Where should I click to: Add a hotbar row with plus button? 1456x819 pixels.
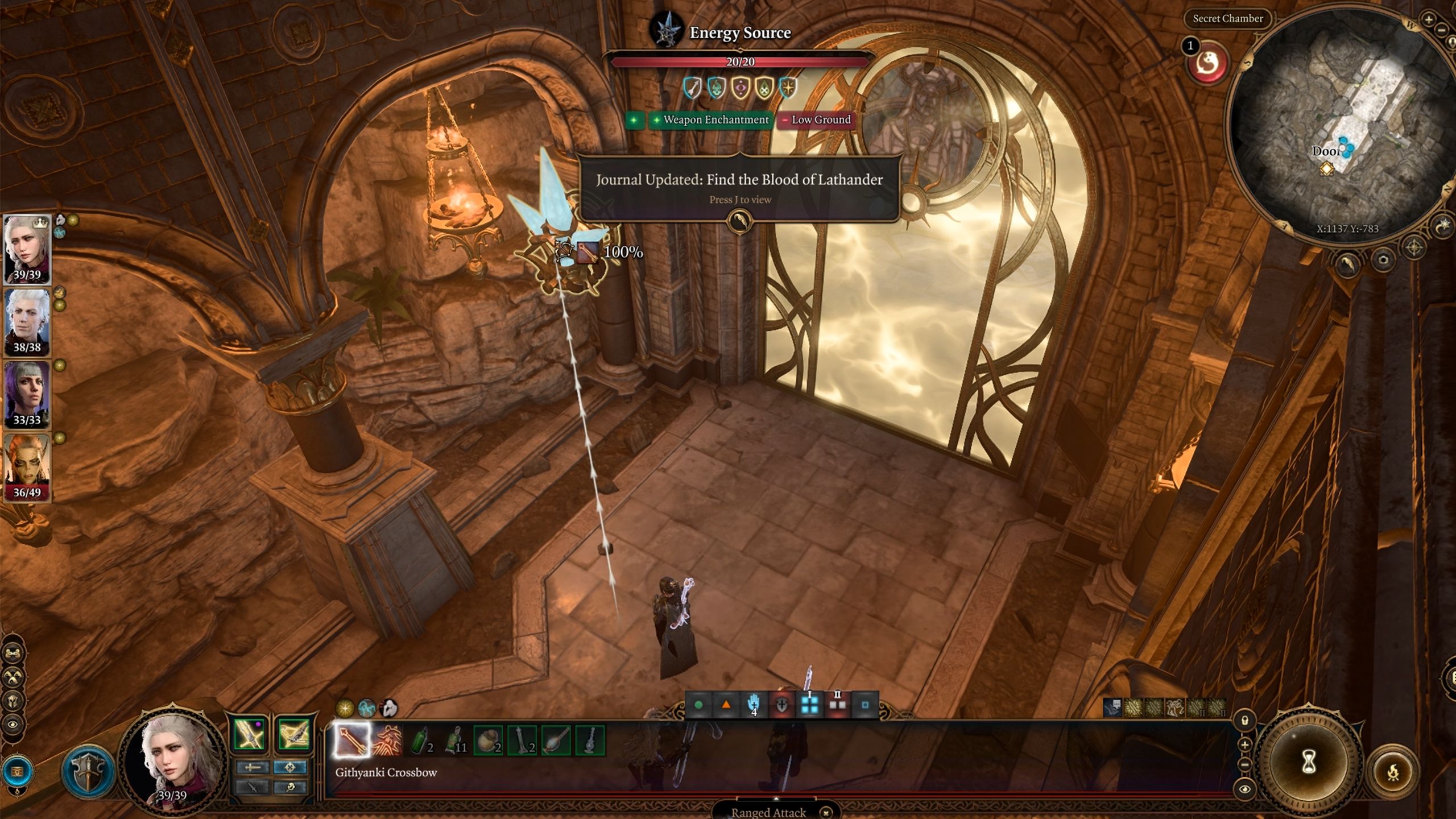pos(1244,744)
